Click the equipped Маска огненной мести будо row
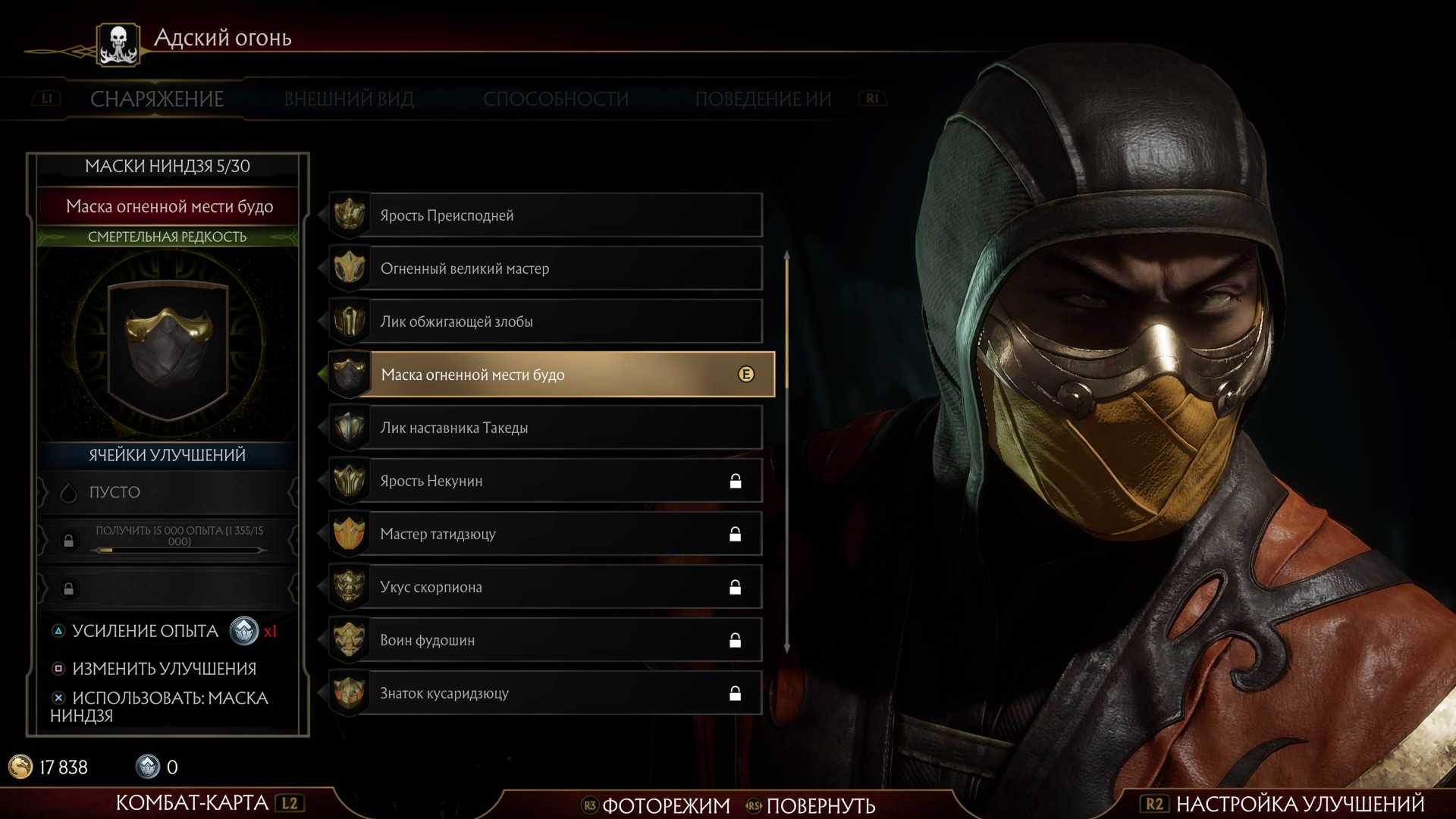The height and width of the screenshot is (819, 1456). click(x=551, y=375)
